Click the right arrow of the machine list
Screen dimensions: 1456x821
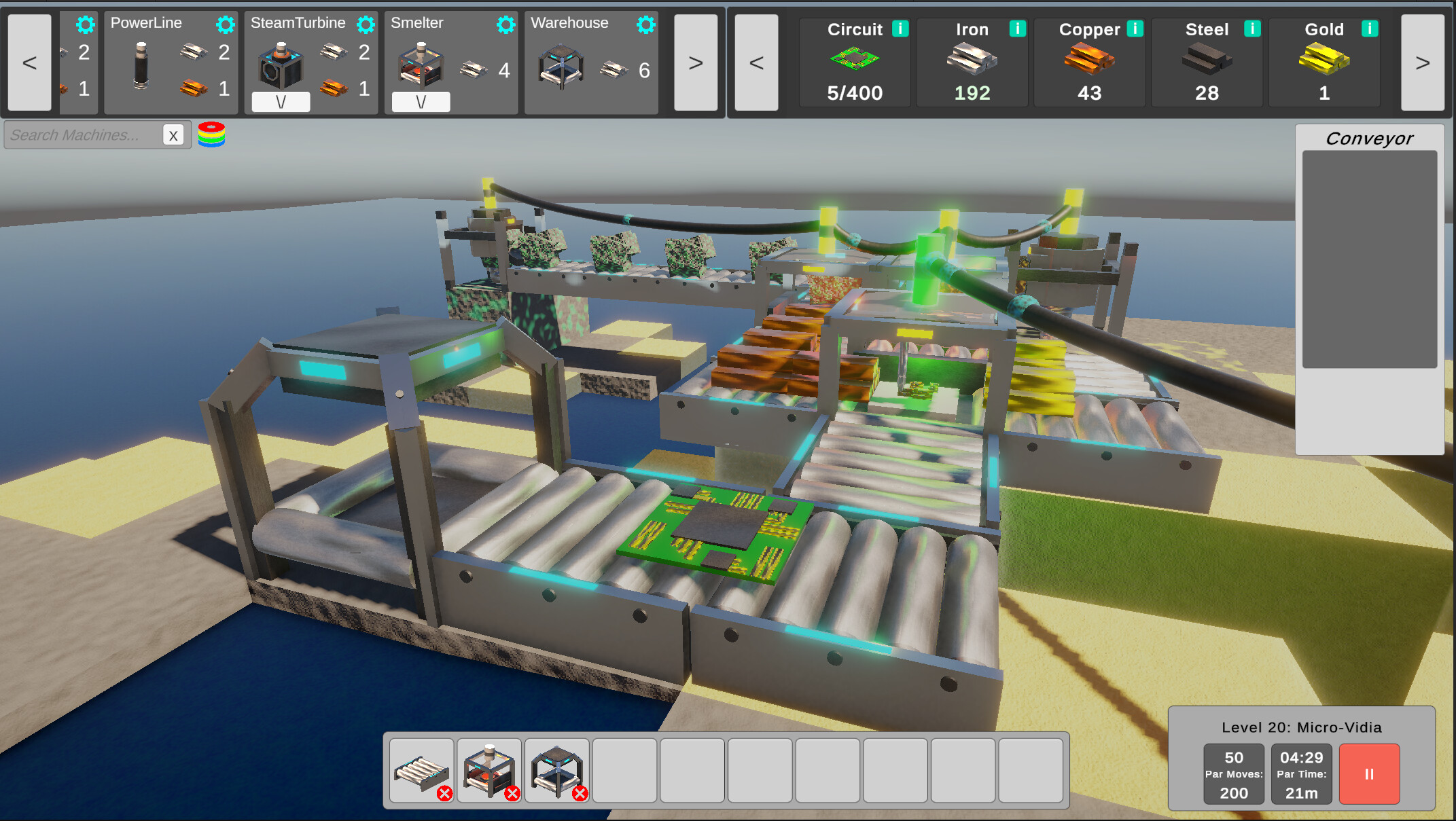tap(696, 63)
